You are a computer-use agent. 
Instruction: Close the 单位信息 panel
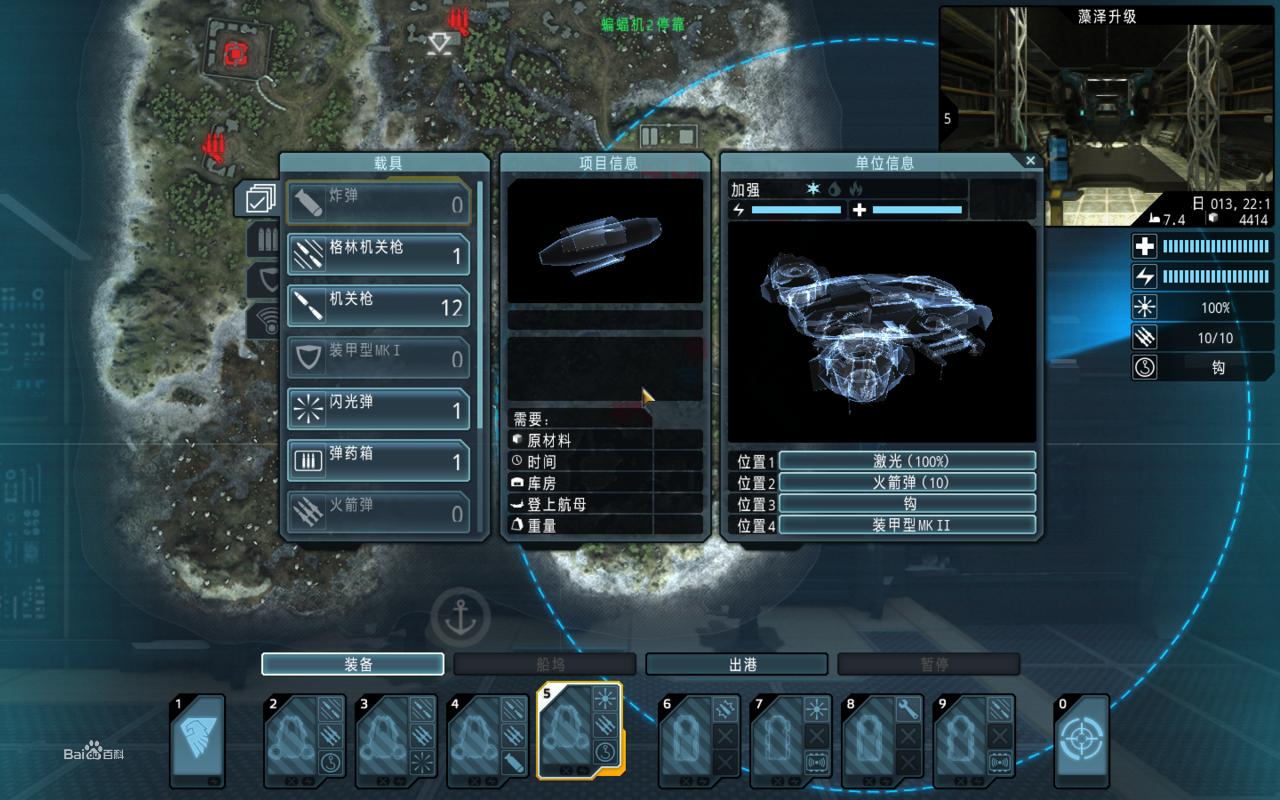point(1031,160)
